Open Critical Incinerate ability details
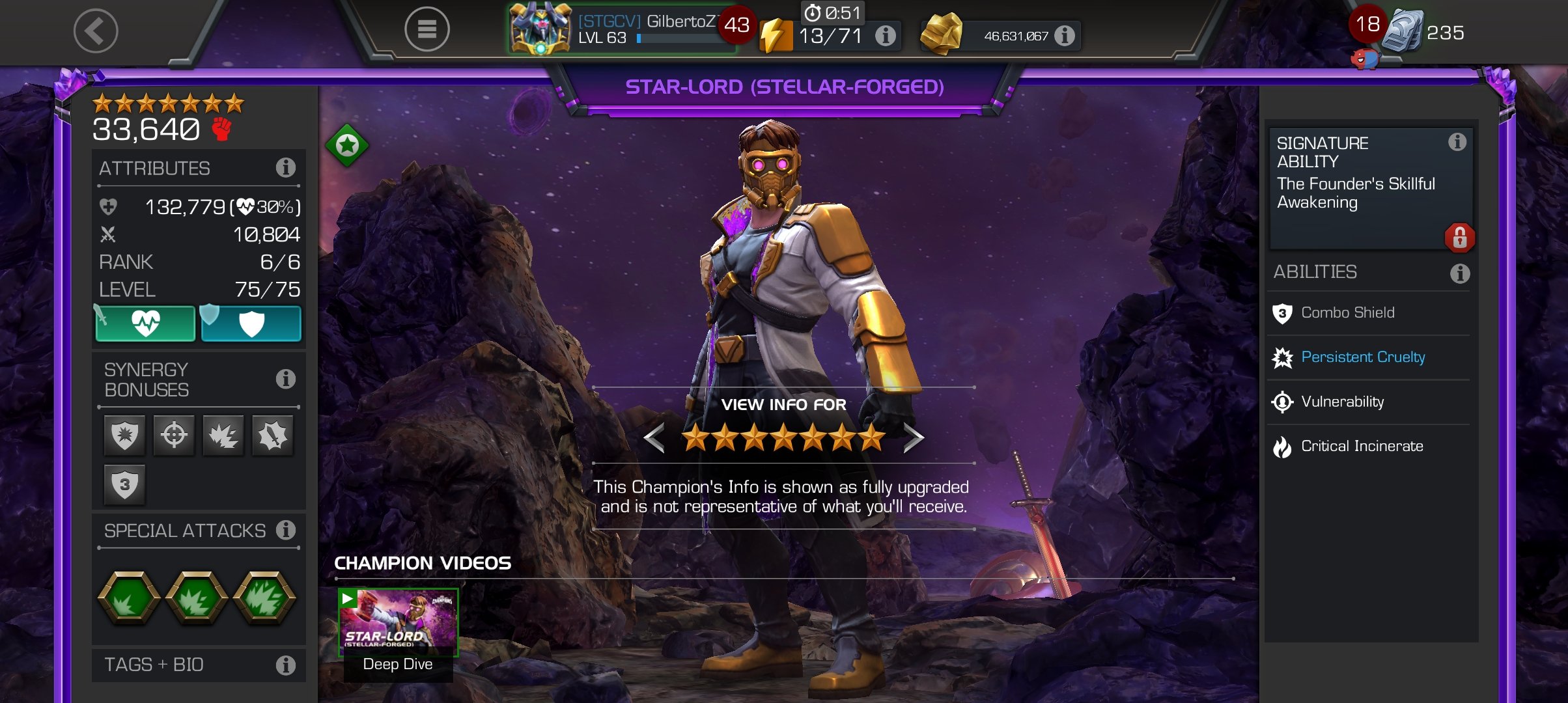 (x=1362, y=447)
